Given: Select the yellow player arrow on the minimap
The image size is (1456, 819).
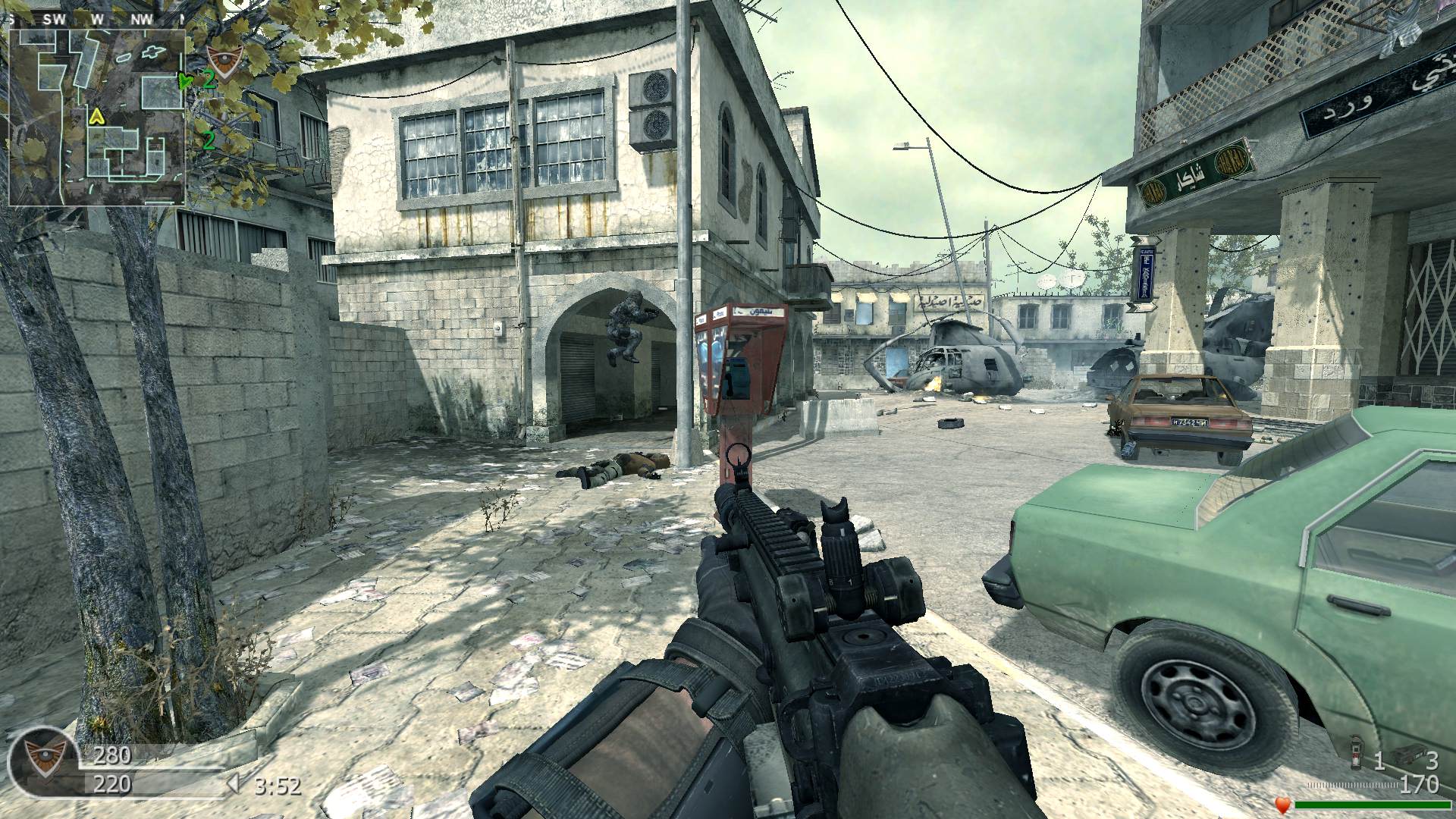Looking at the screenshot, I should tap(96, 117).
